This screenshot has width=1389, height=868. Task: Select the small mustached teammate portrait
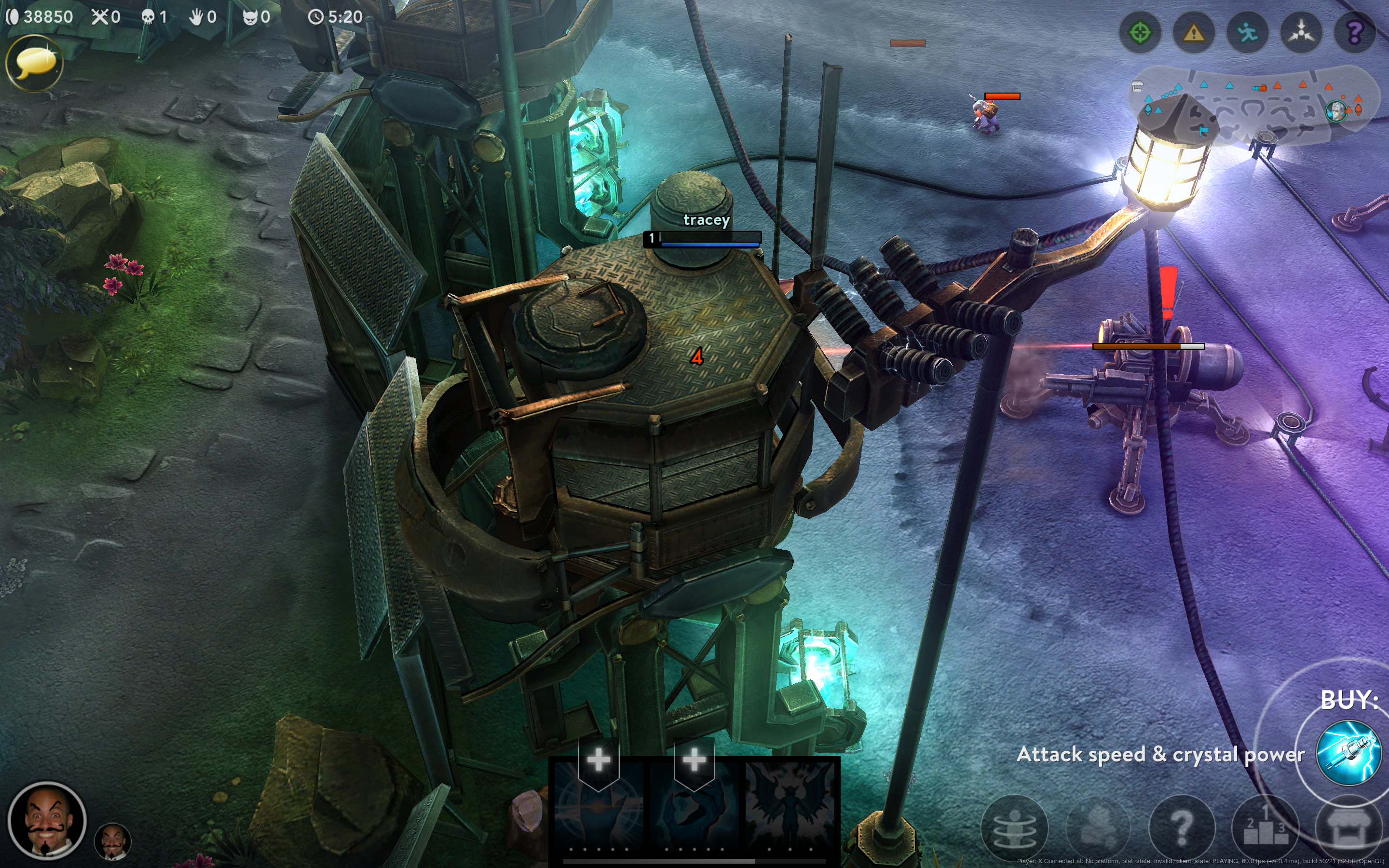(x=112, y=841)
